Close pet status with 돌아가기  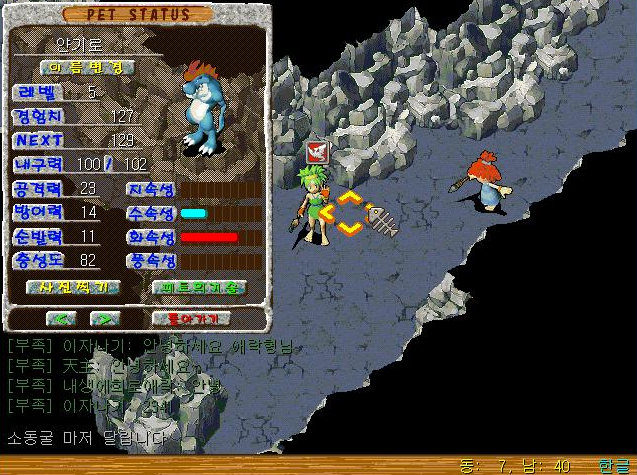[x=192, y=318]
